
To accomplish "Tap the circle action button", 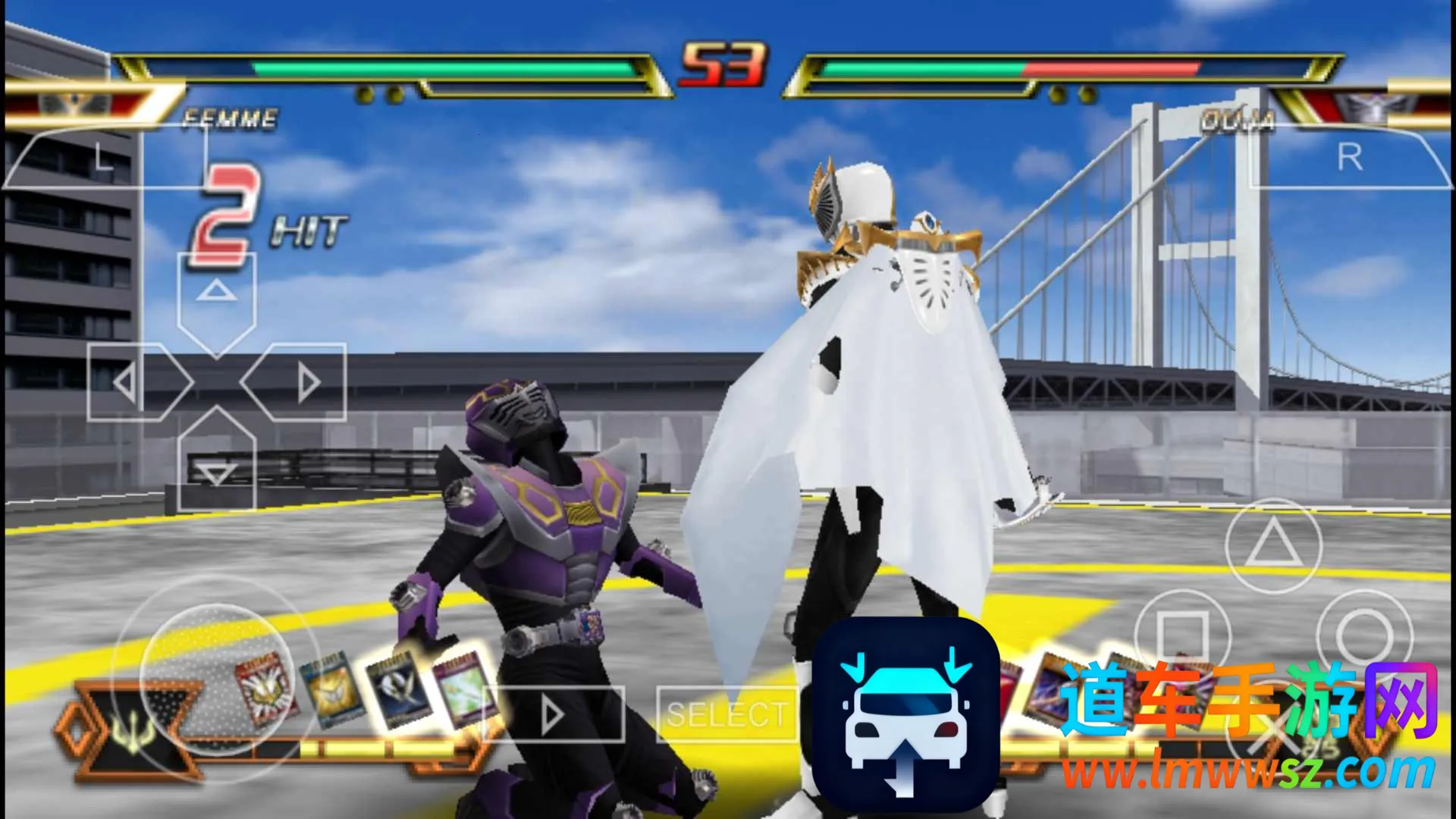I will [1363, 635].
